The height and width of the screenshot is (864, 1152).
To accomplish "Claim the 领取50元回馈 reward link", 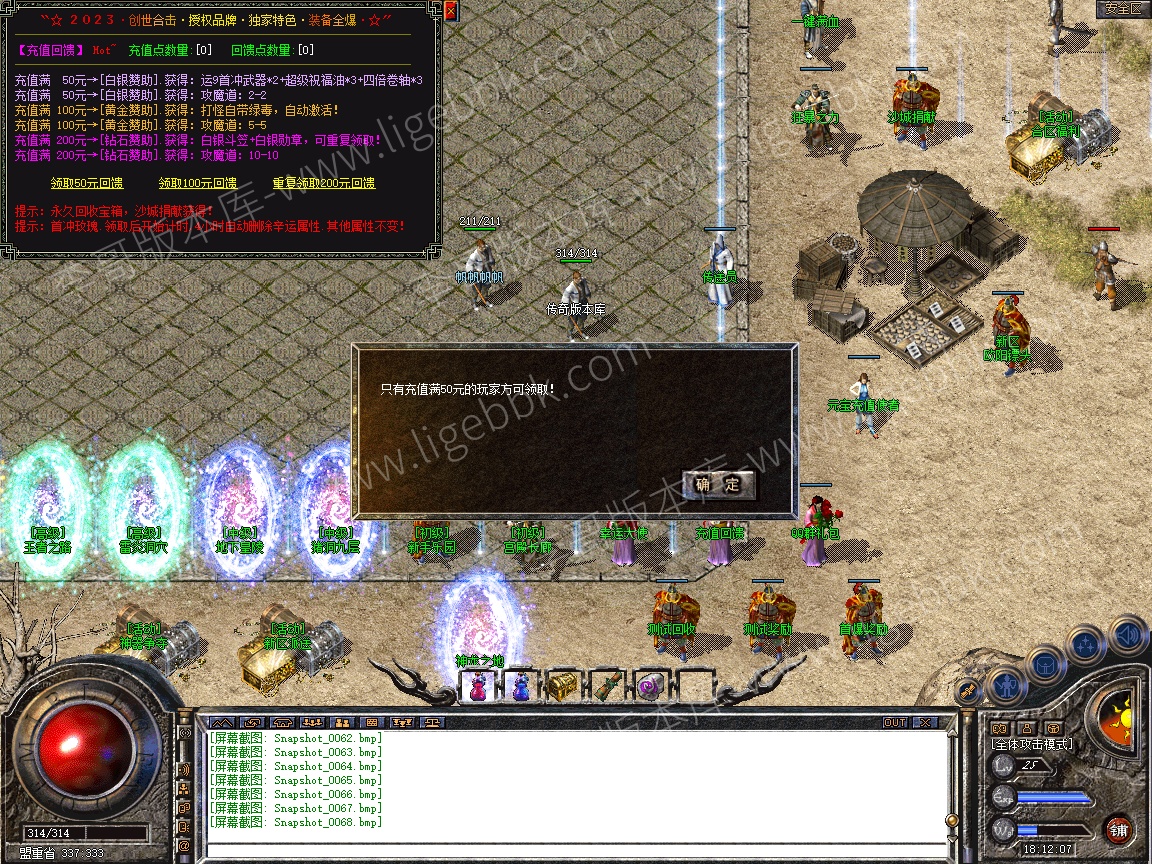I will [87, 183].
